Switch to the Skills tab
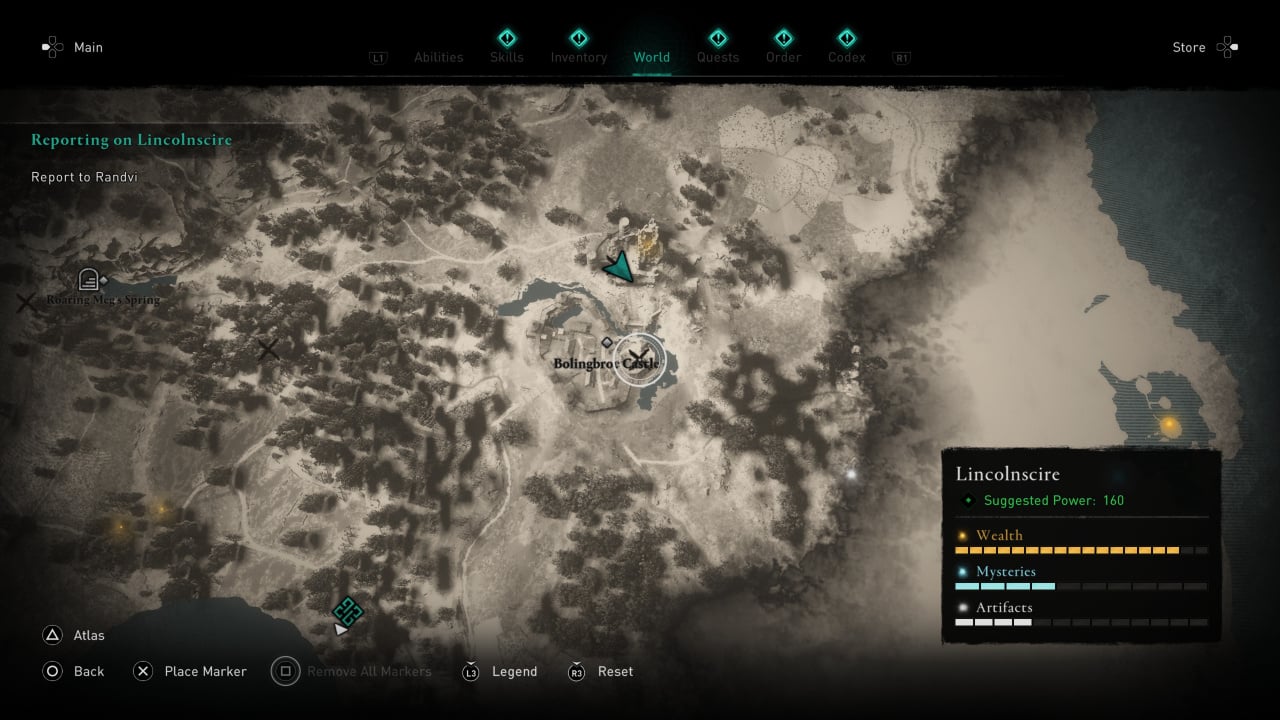The width and height of the screenshot is (1280, 720). [506, 57]
